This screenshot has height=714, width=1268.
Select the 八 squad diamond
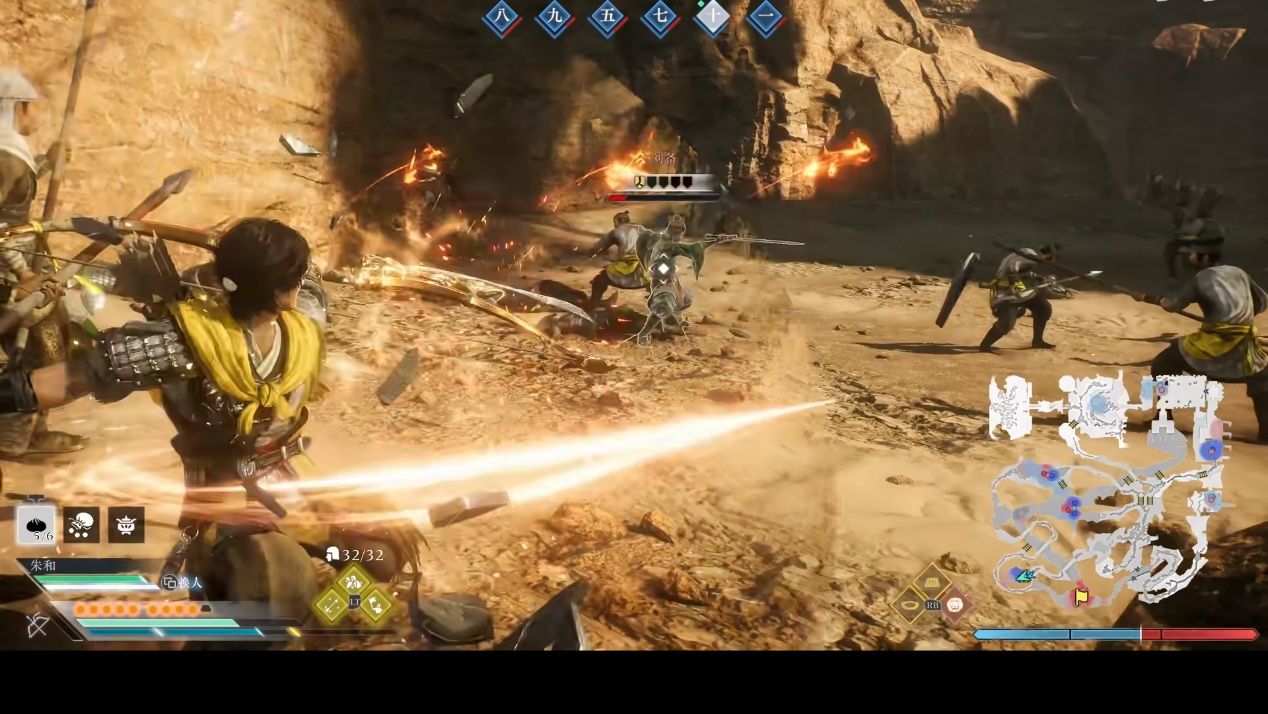coord(503,17)
